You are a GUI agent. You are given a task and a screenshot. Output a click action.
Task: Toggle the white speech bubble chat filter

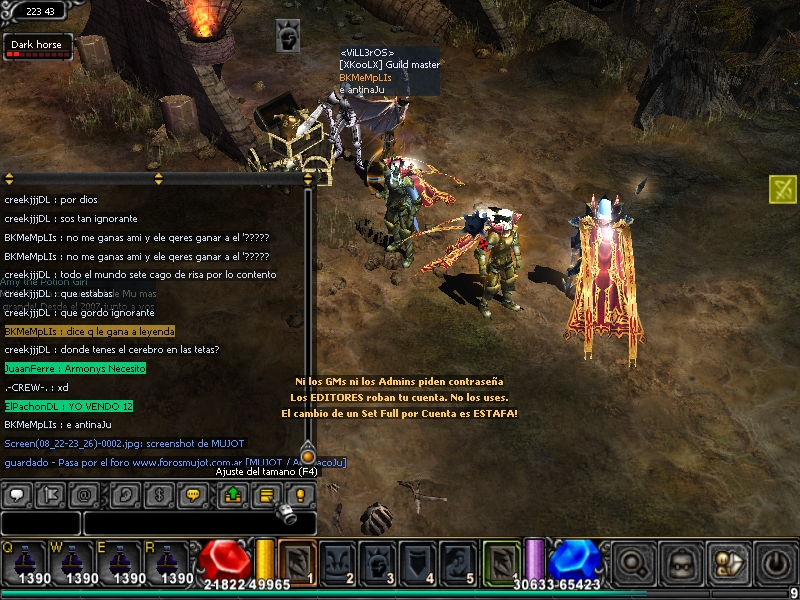click(19, 494)
